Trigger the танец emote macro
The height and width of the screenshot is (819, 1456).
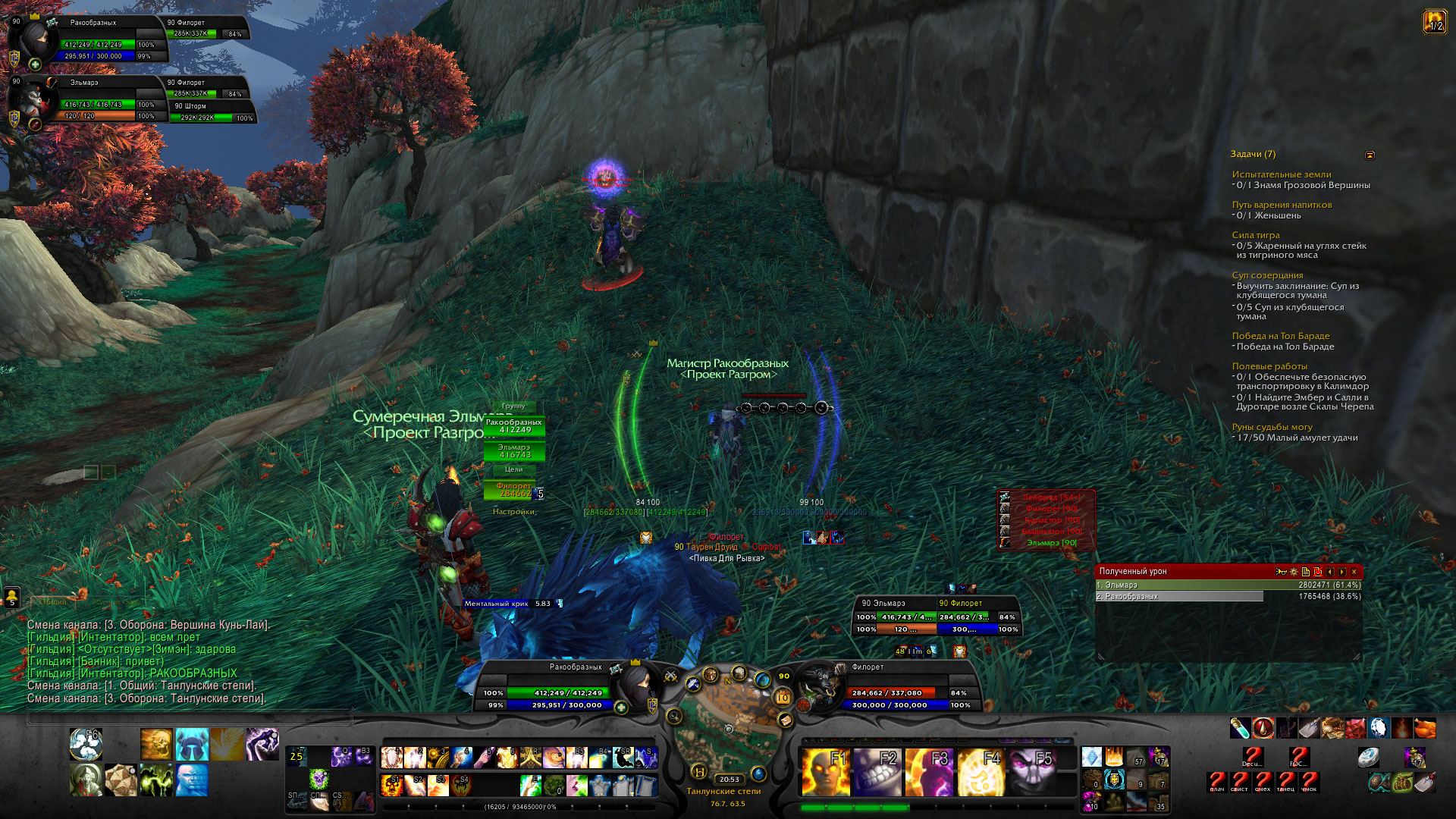1286,781
